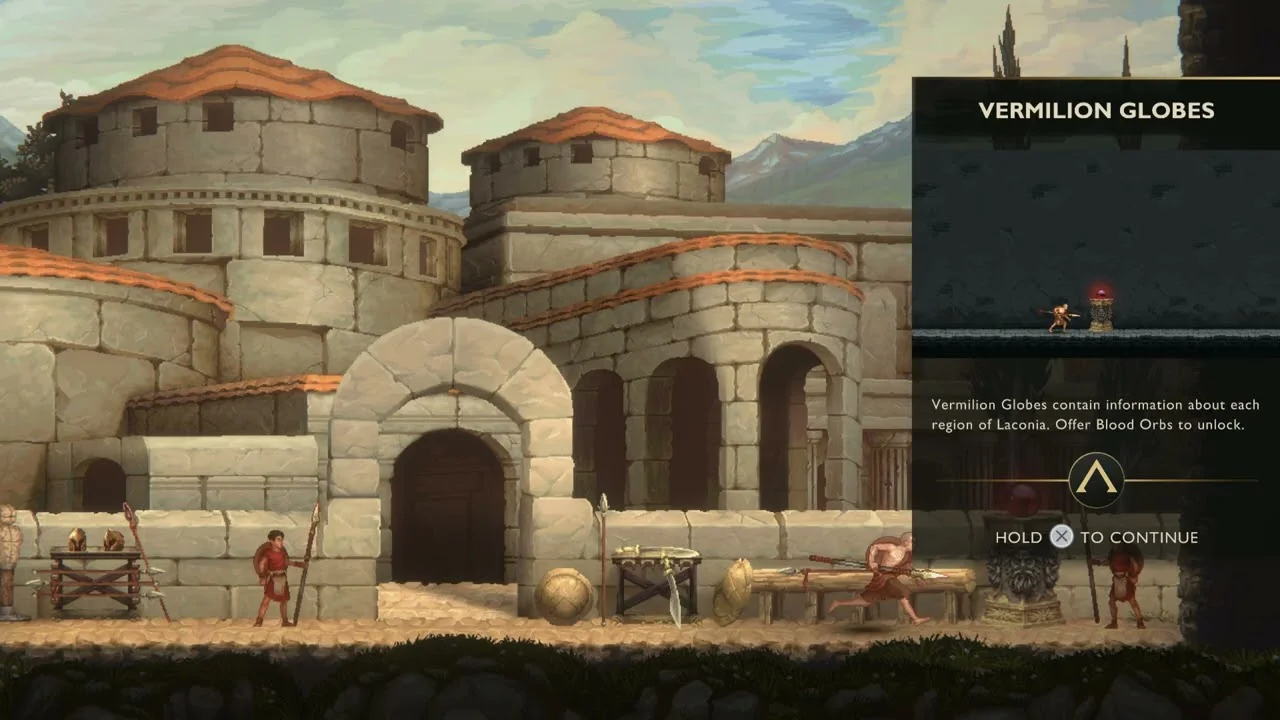1280x720 pixels.
Task: Click the Vermilion Globes tutorial preview image
Action: tap(1096, 248)
